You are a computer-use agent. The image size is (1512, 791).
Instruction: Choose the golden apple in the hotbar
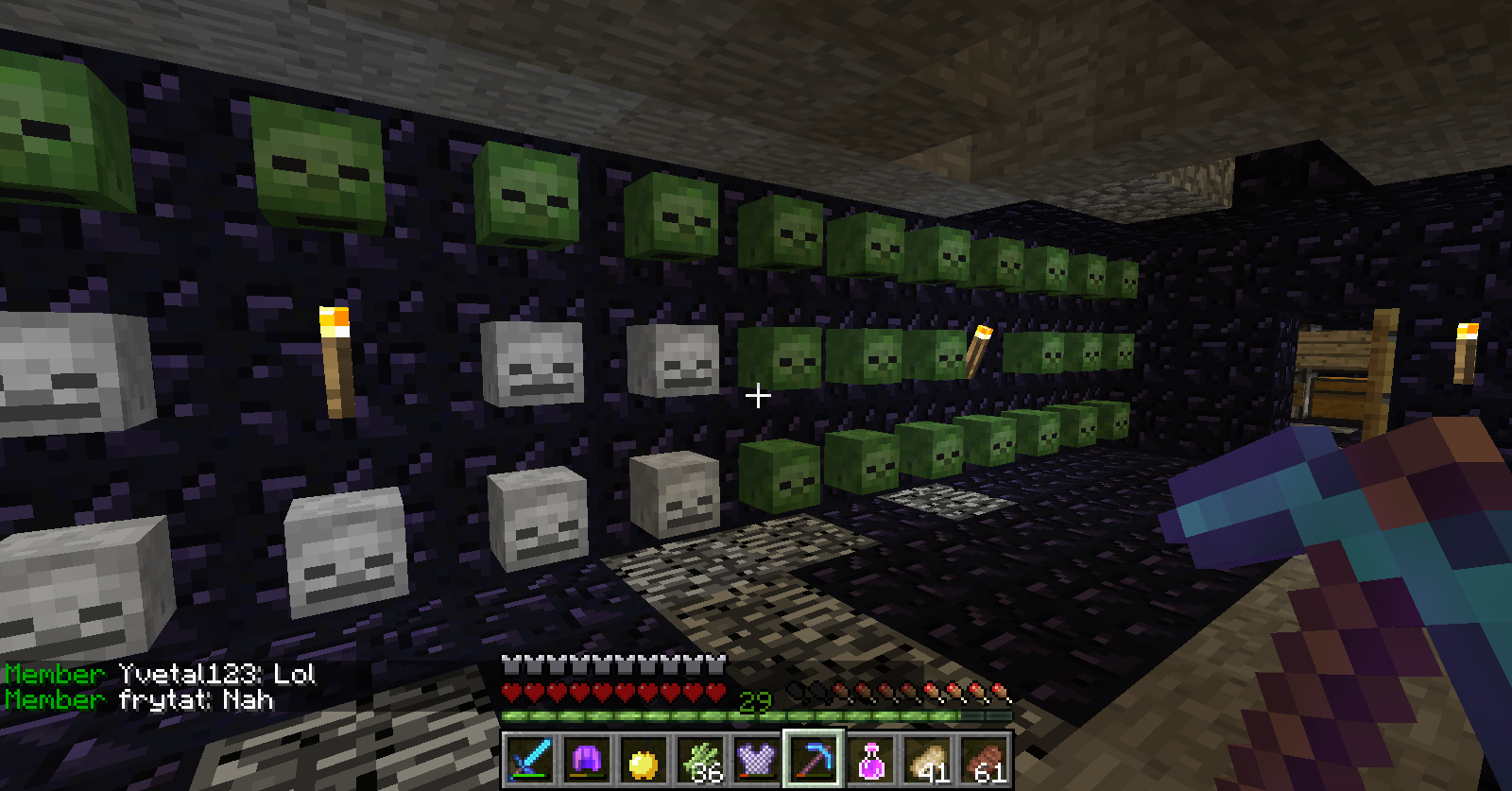pos(644,760)
